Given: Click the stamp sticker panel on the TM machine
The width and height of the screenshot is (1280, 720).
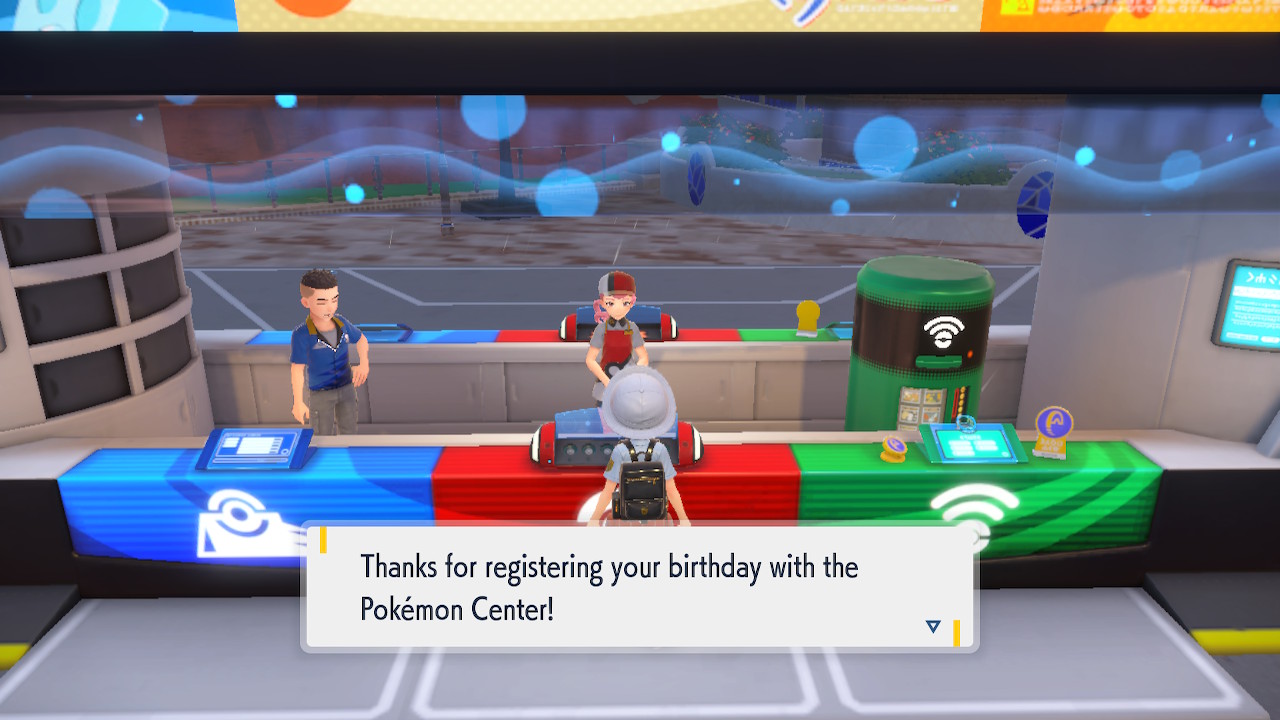Looking at the screenshot, I should click(921, 410).
